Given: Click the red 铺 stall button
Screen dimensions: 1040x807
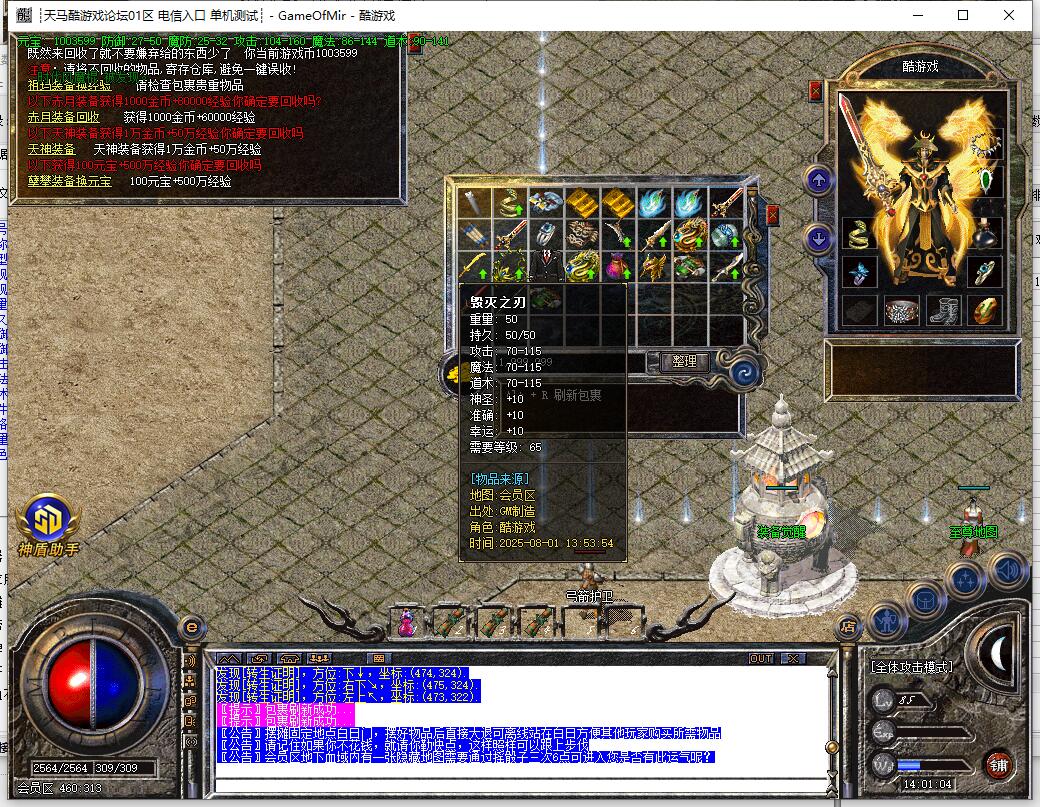Looking at the screenshot, I should click(x=997, y=767).
